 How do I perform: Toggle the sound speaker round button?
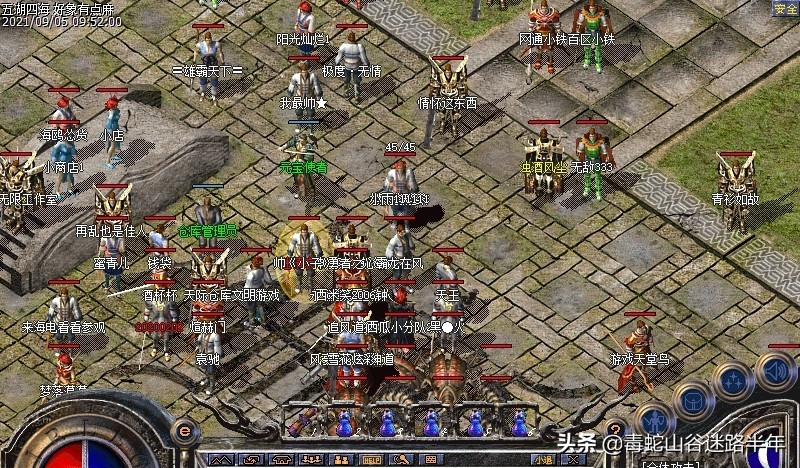(x=776, y=371)
